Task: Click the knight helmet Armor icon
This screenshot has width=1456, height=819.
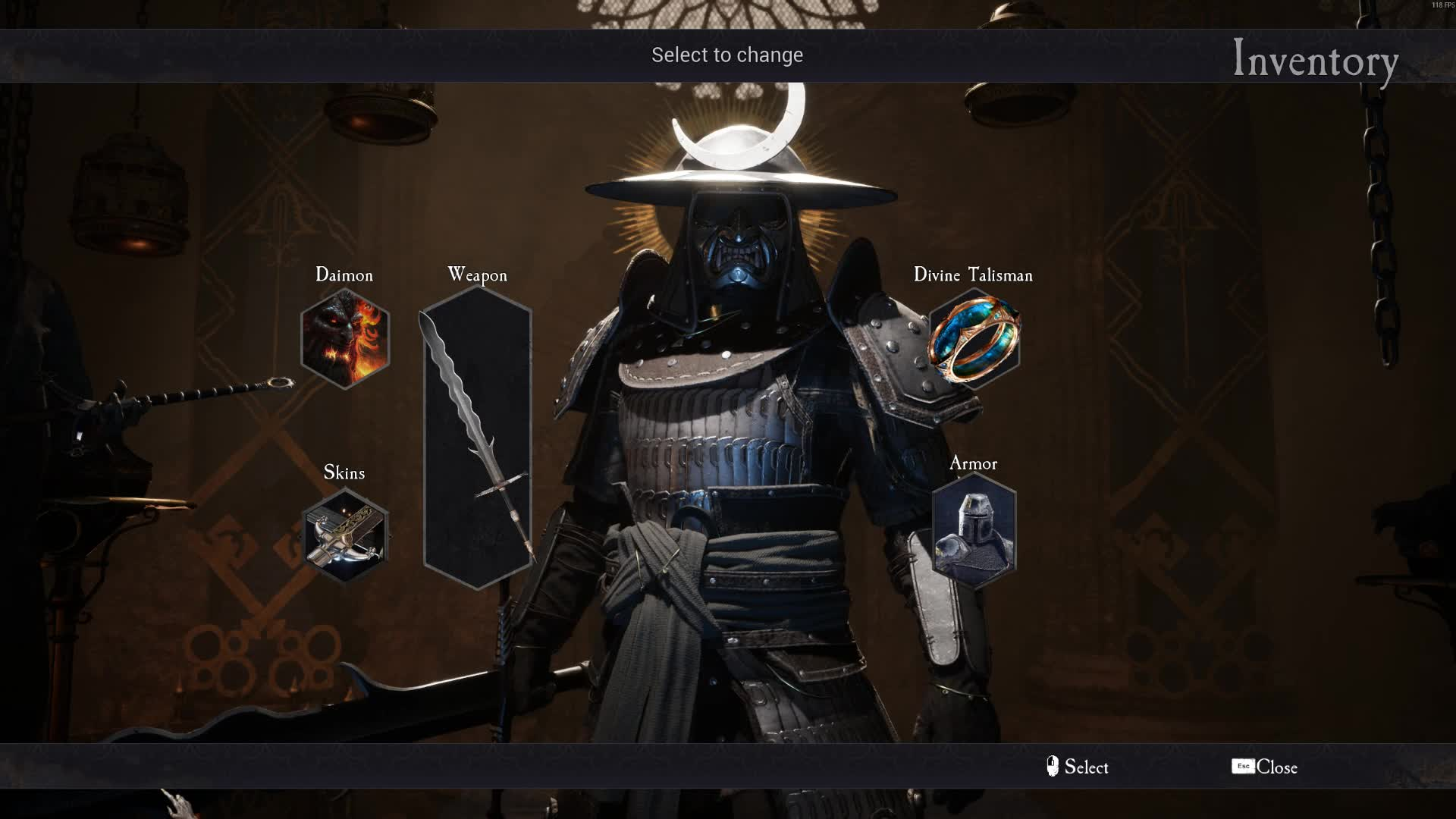Action: 973,531
